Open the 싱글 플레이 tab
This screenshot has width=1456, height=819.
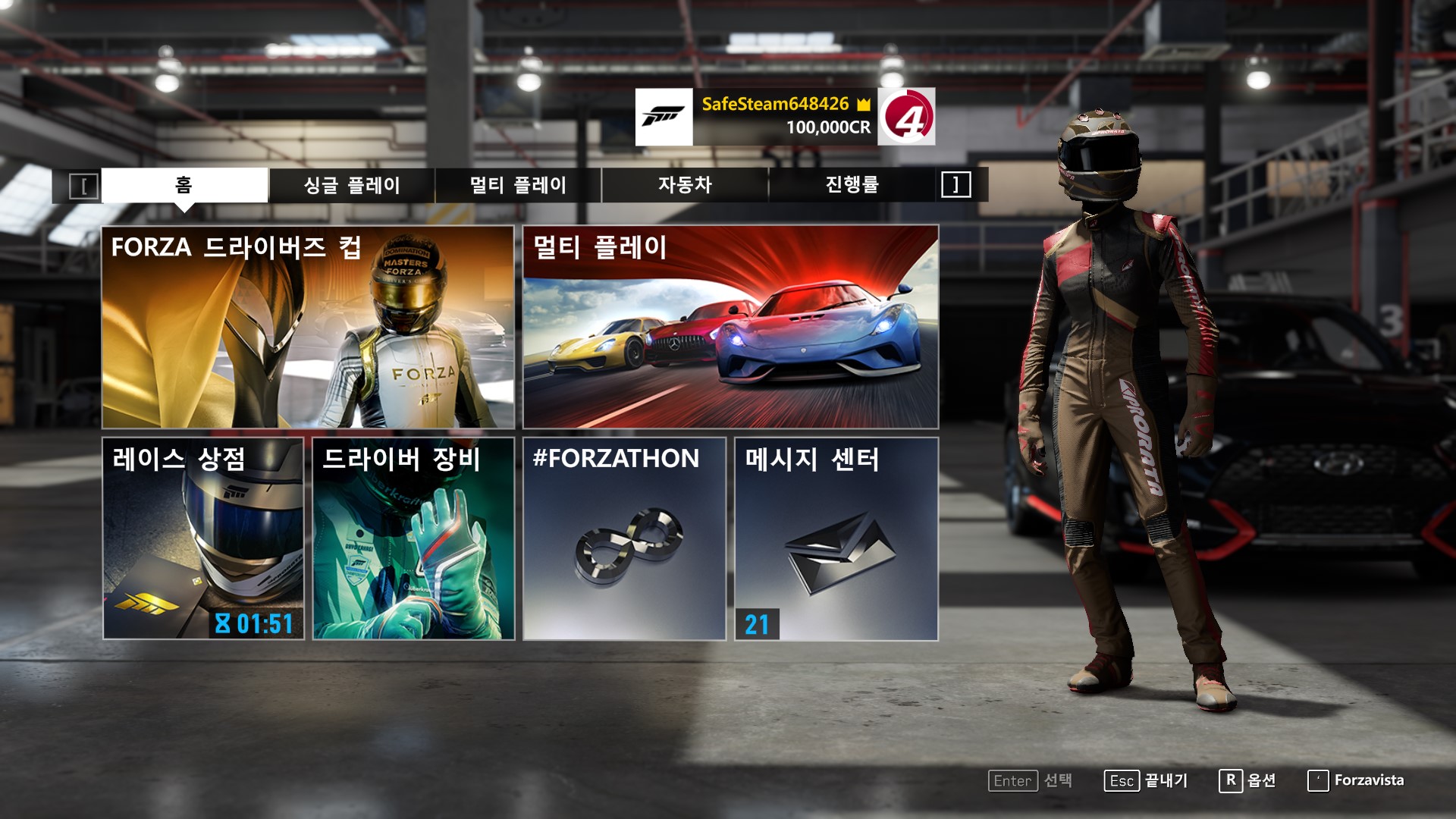pos(352,185)
